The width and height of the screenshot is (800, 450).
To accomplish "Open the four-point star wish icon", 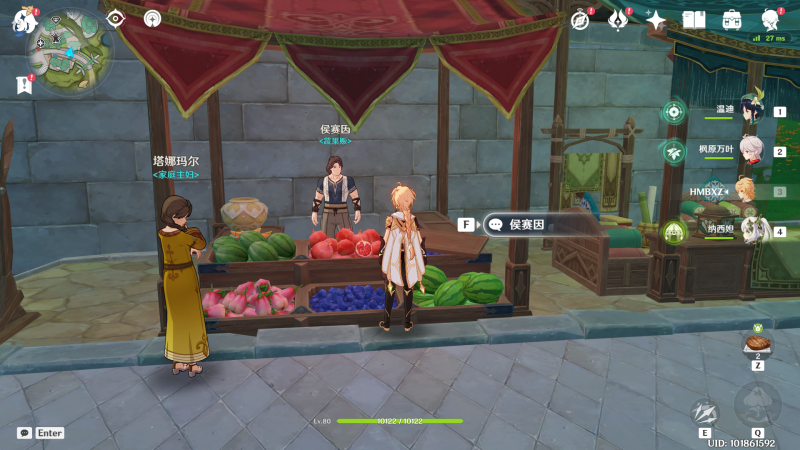I will (656, 19).
